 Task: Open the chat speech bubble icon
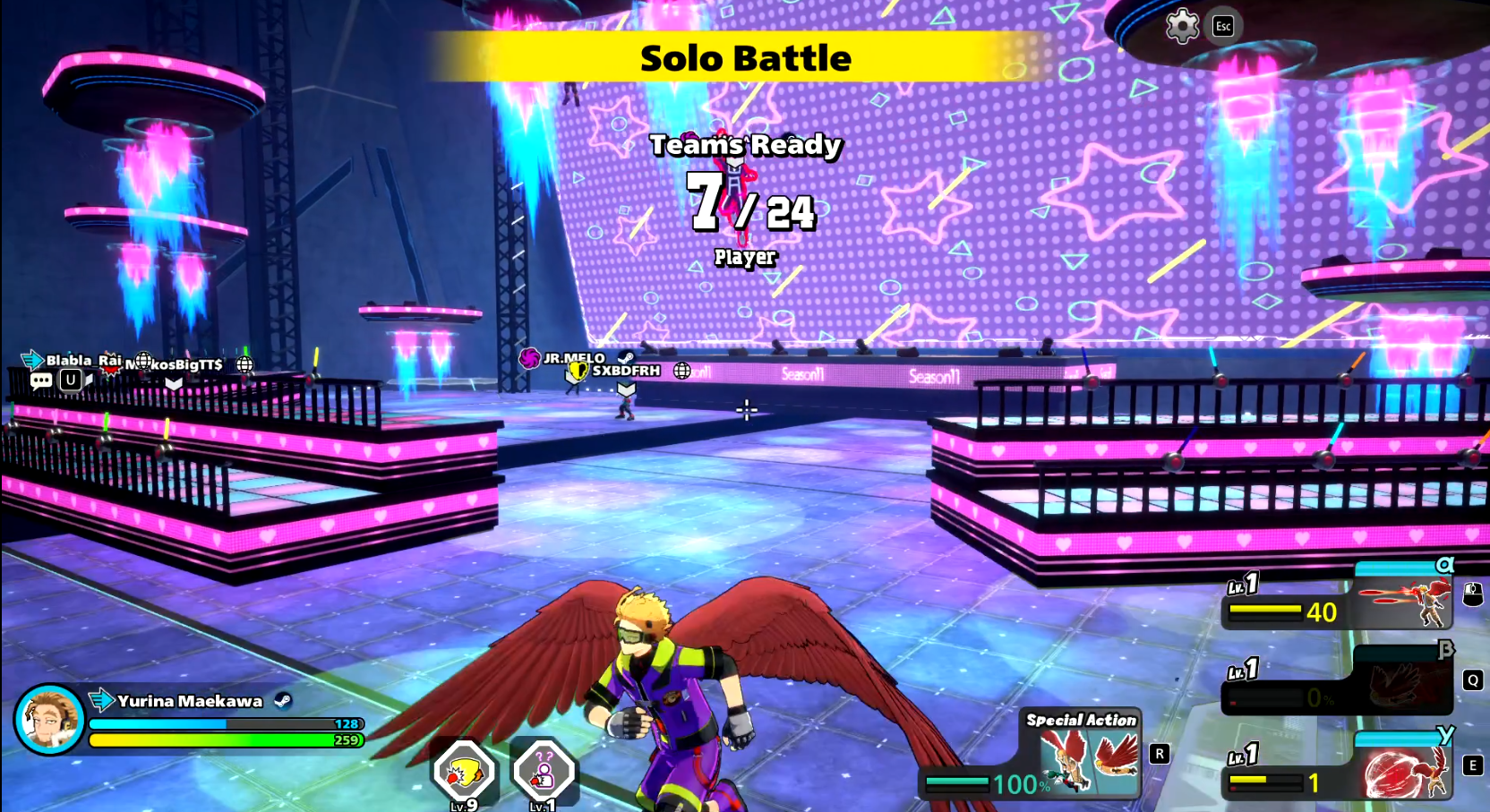tap(40, 380)
